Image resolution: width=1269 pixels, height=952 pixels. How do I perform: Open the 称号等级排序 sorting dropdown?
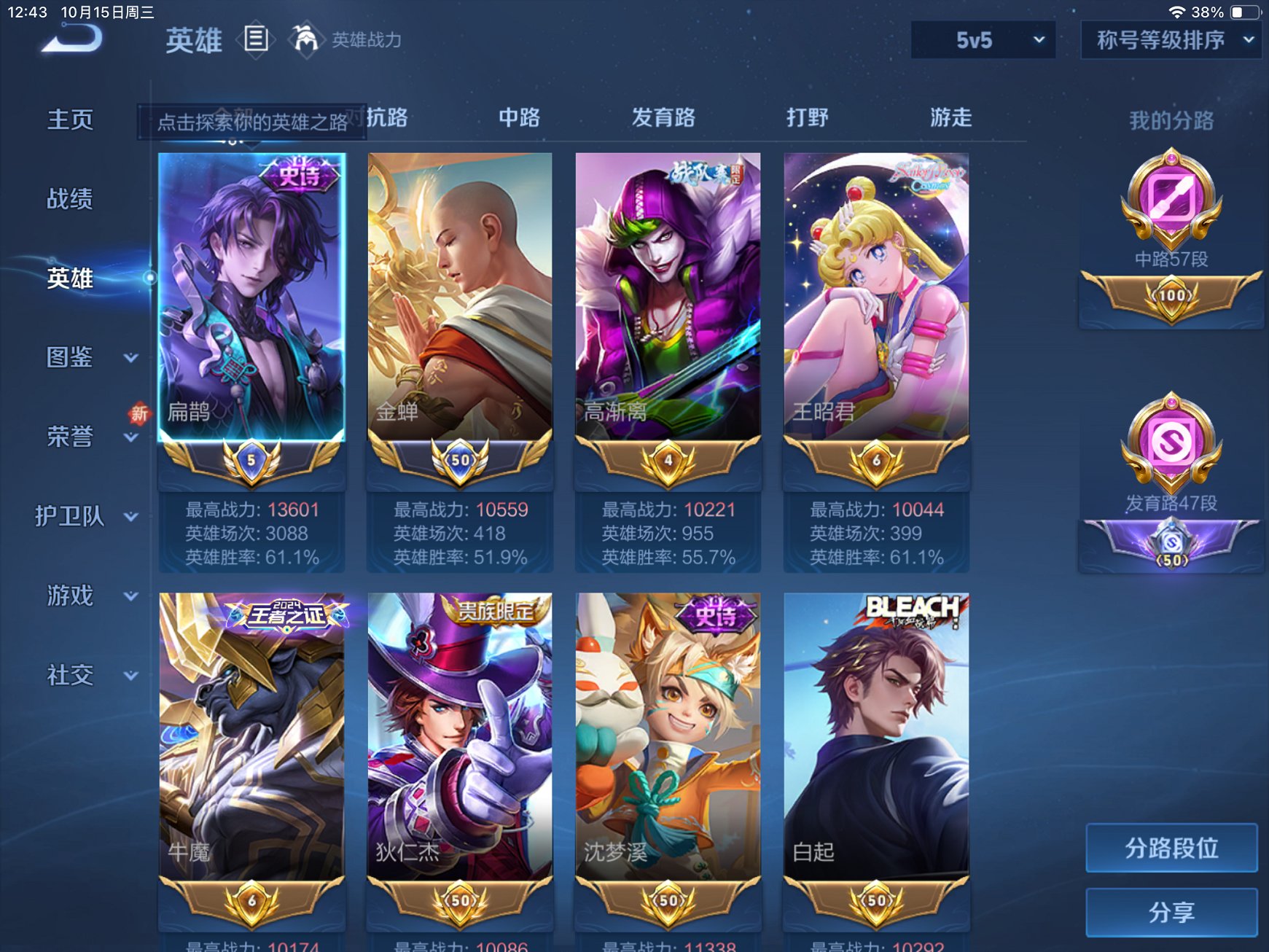(1170, 42)
